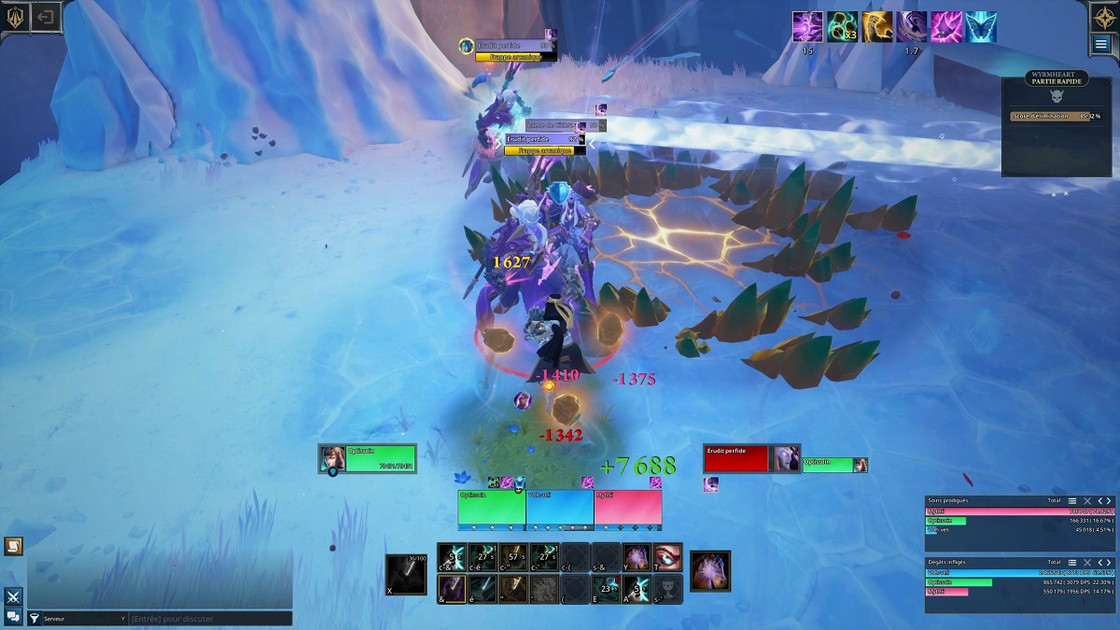Close the Dégâts infligés meter panel
Viewport: 1120px width, 630px height.
1087,563
